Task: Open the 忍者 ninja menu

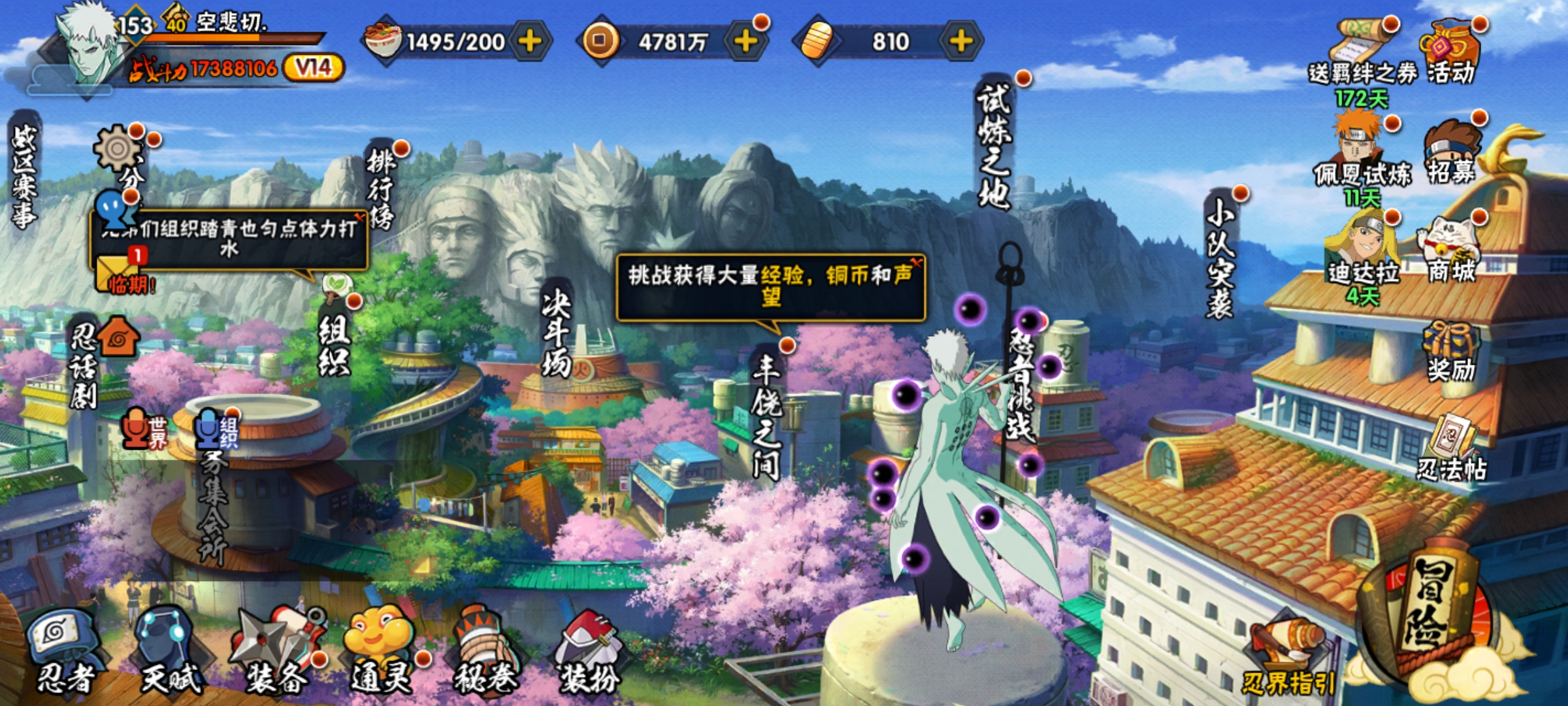Action: tap(64, 650)
